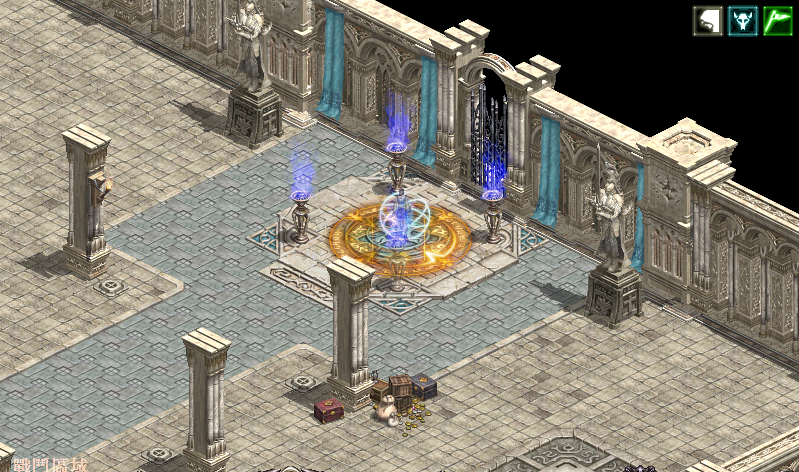Click the white skull profile icon
Image resolution: width=799 pixels, height=472 pixels.
(x=707, y=21)
